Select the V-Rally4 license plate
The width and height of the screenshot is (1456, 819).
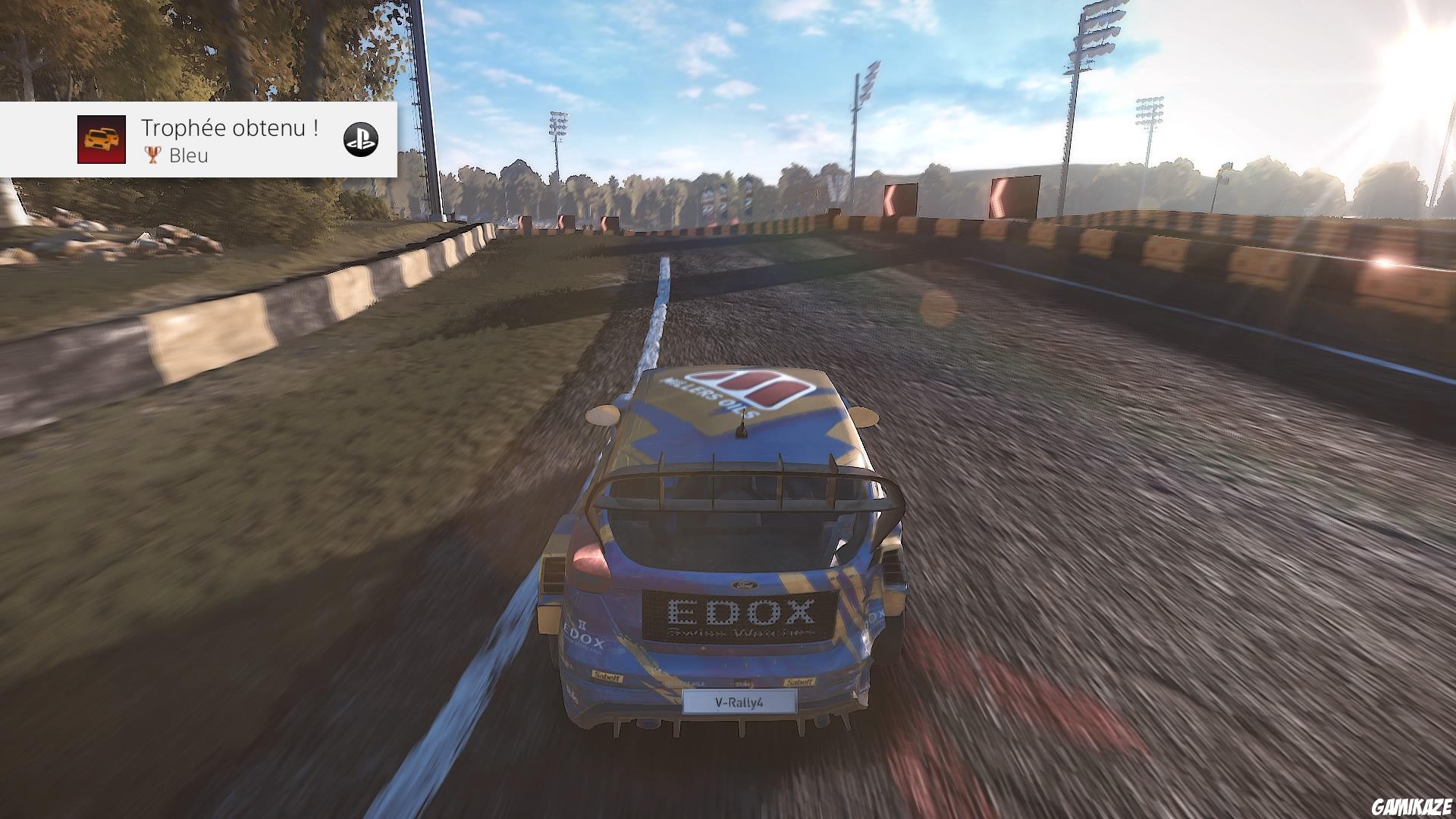coord(739,704)
